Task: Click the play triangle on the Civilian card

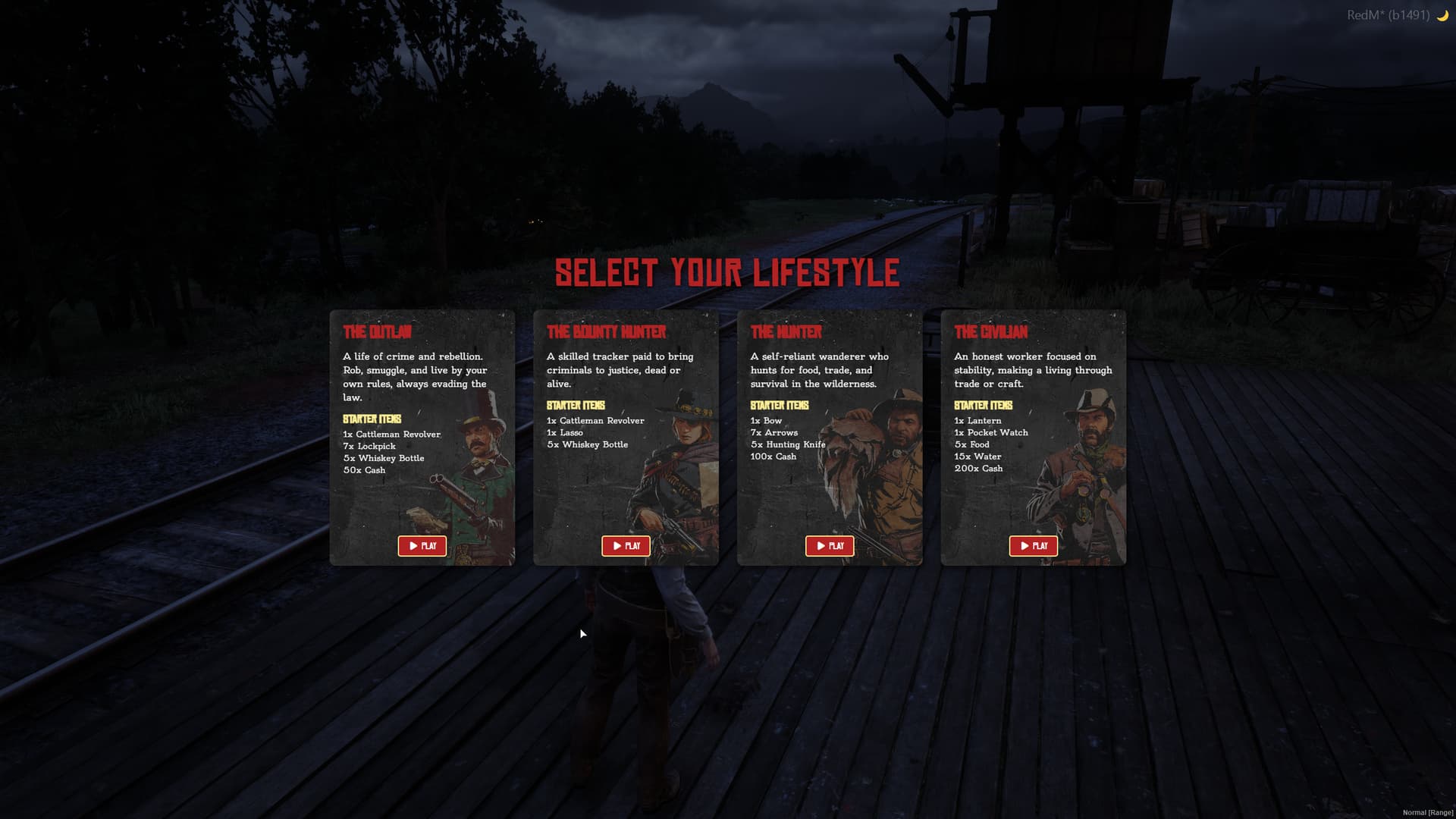Action: tap(1024, 545)
